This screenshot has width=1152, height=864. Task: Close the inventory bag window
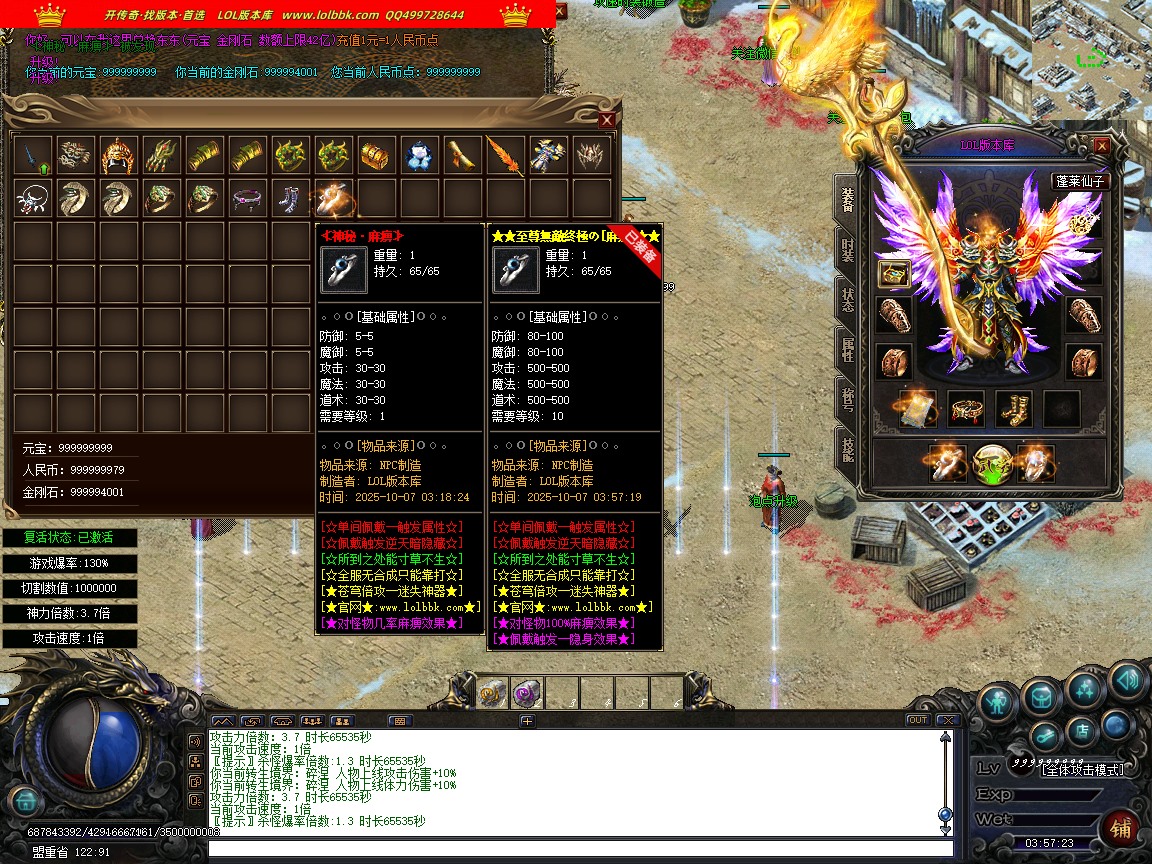606,120
